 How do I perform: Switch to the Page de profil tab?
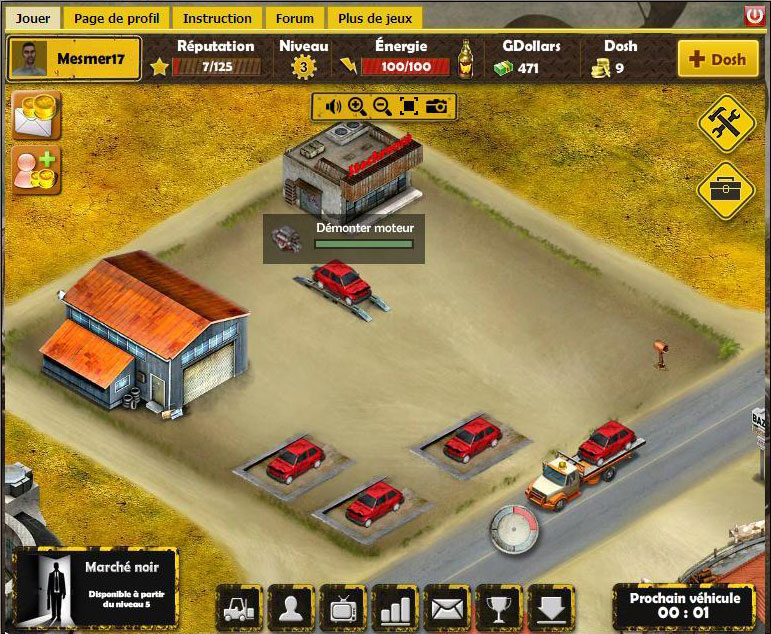tap(116, 18)
